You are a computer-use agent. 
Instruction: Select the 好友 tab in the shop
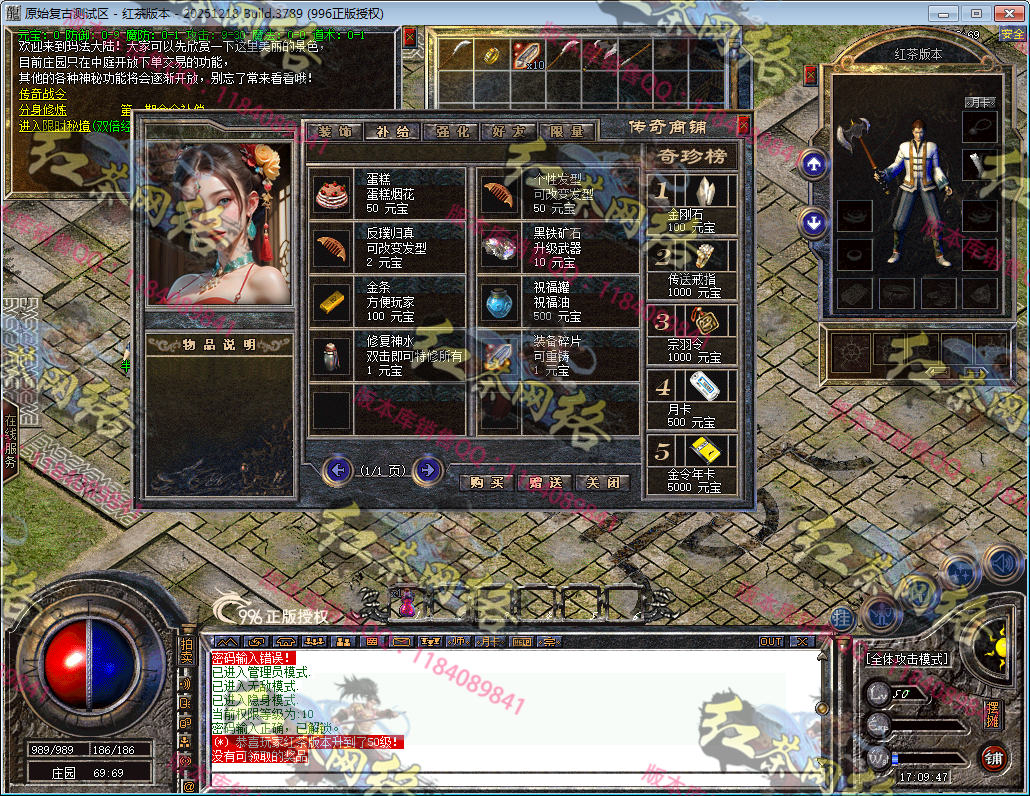click(509, 131)
